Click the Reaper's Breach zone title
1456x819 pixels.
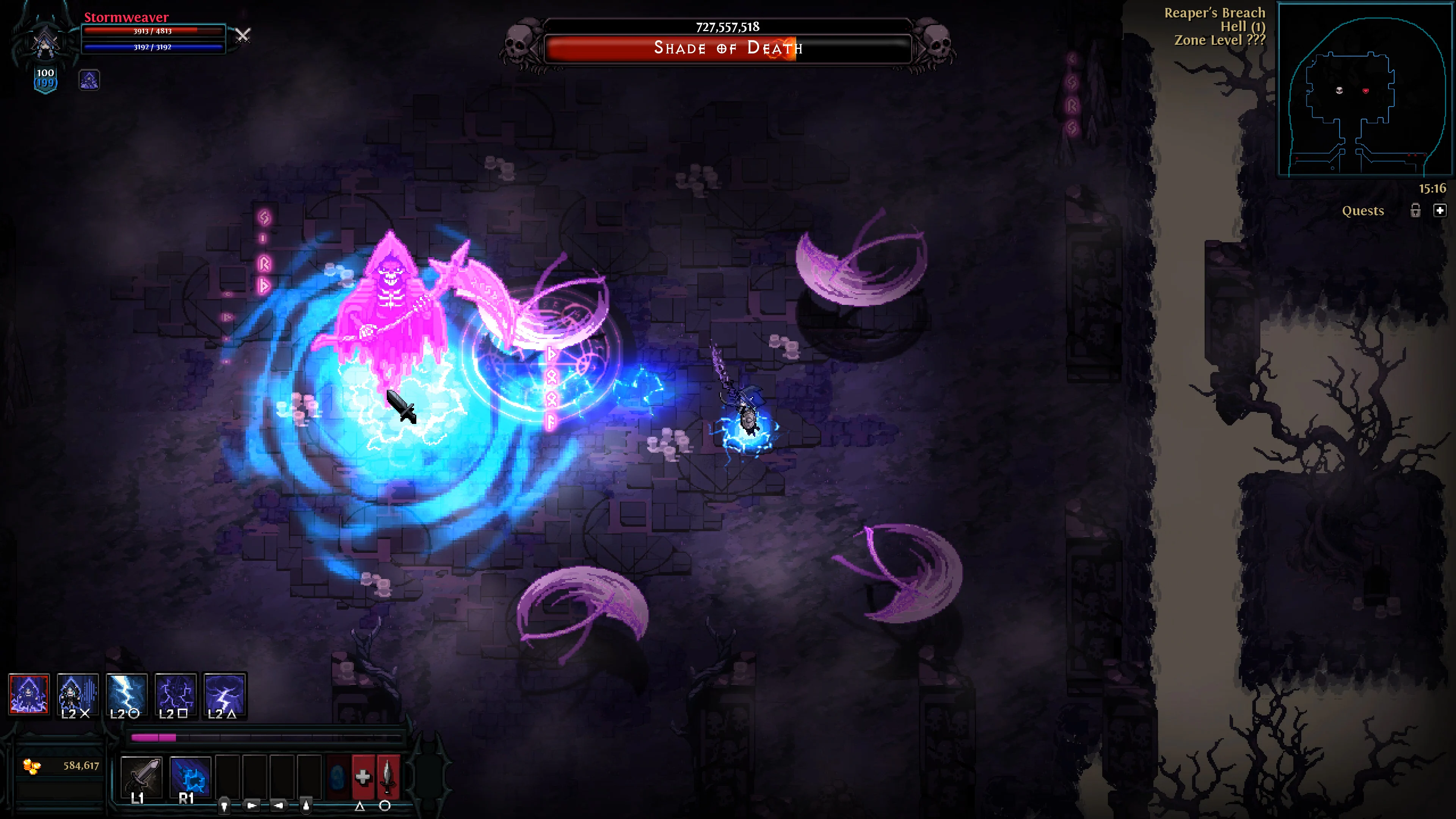click(1214, 13)
